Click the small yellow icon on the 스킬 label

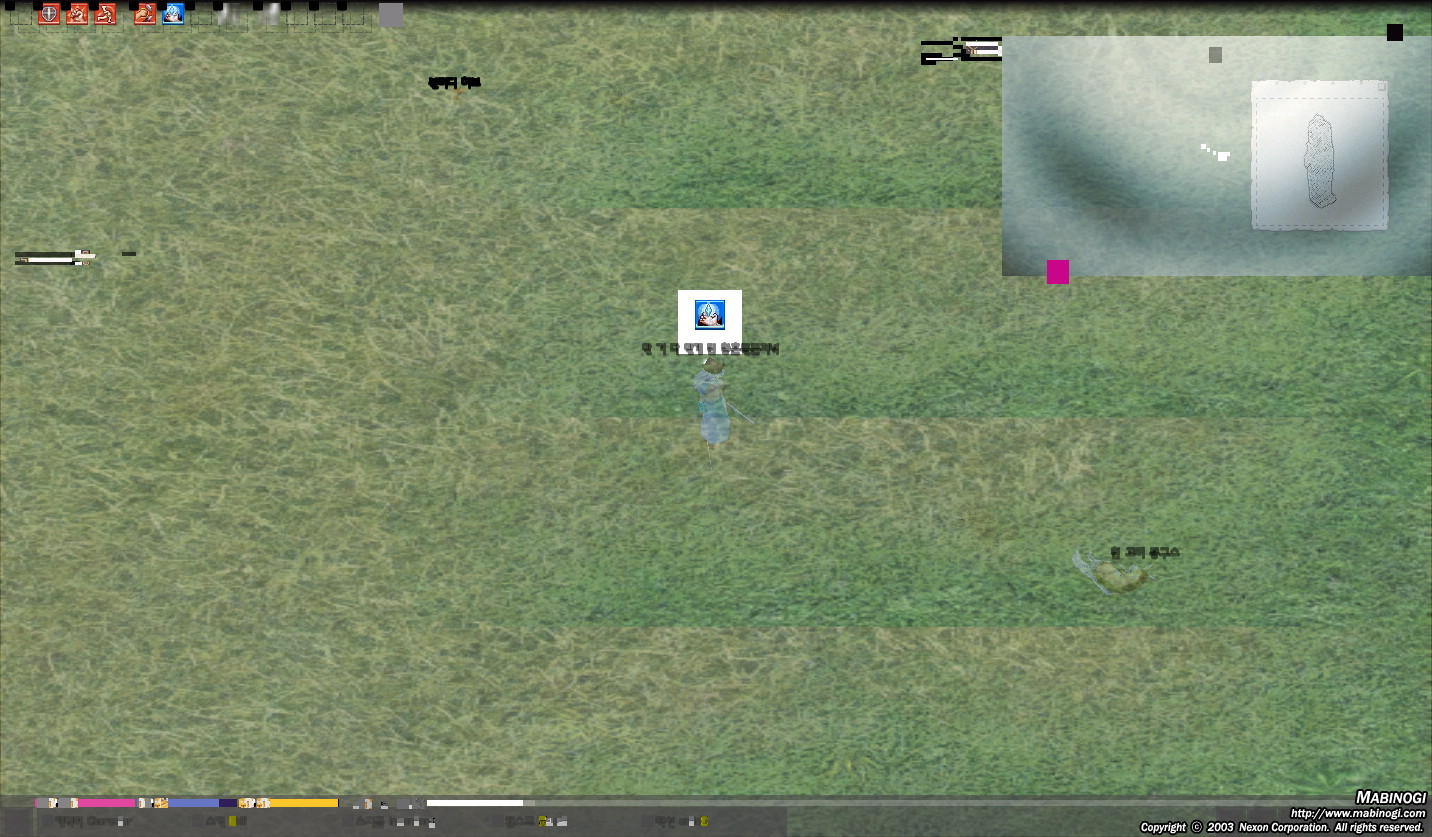click(233, 823)
